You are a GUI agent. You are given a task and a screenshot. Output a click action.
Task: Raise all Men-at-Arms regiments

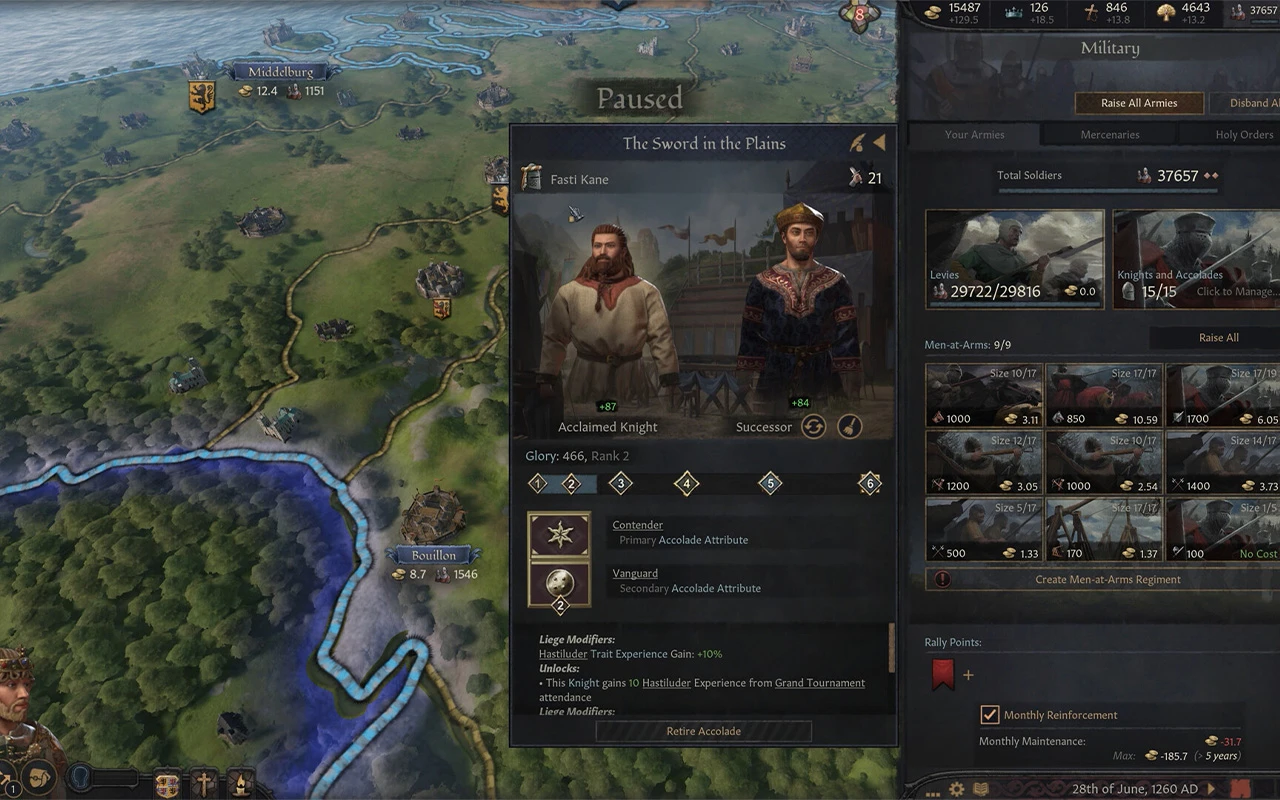click(1218, 338)
